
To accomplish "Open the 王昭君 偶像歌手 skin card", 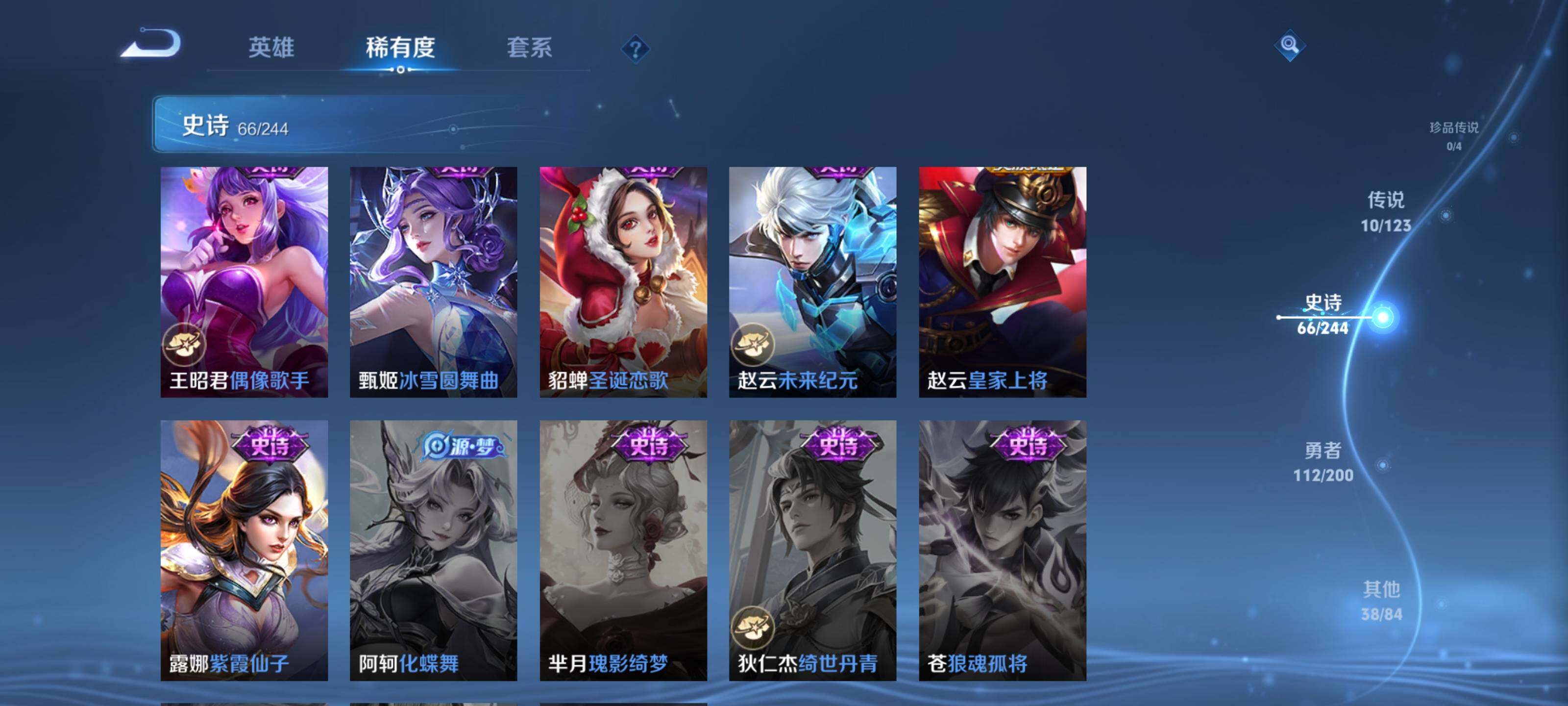I will coord(244,282).
